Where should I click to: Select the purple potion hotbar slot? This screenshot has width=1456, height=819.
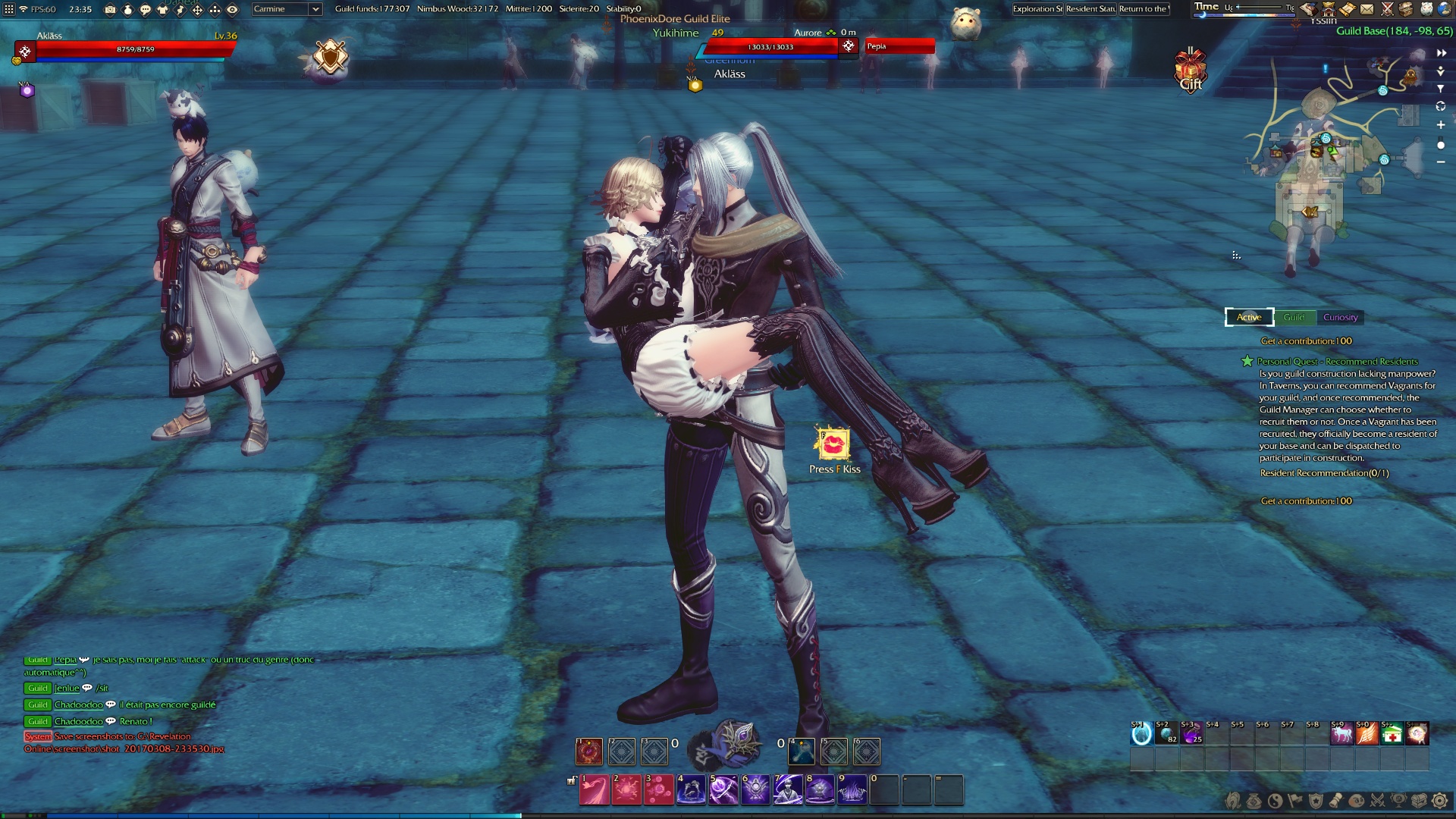tap(1191, 734)
